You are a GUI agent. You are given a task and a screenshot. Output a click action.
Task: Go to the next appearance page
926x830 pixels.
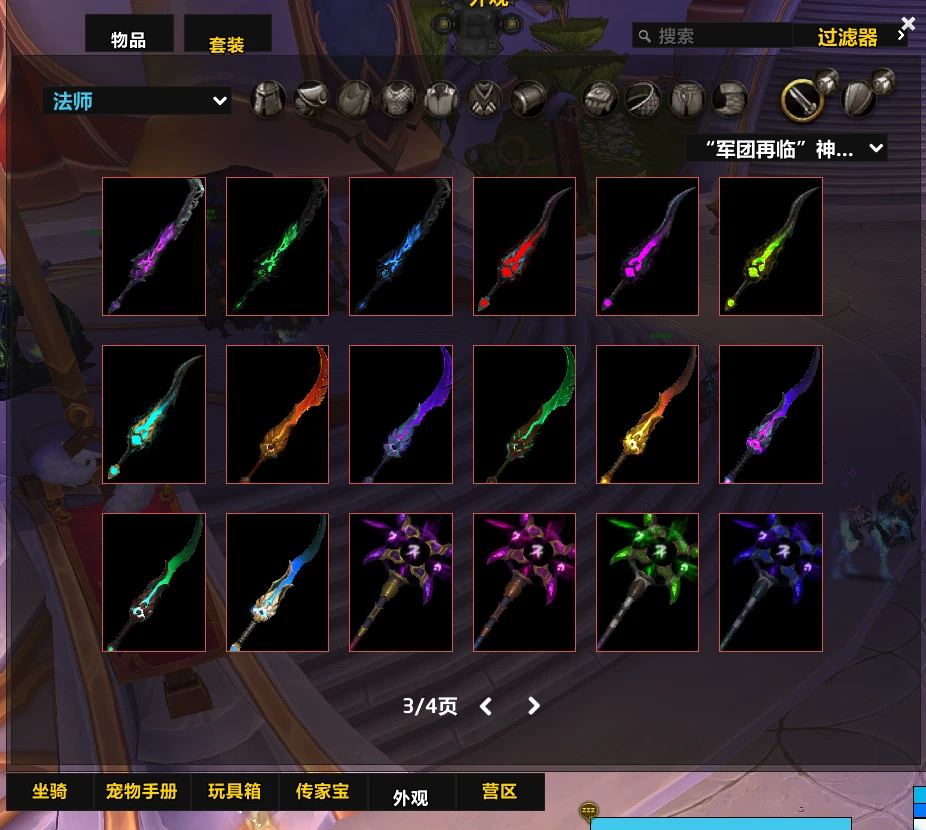pos(534,706)
